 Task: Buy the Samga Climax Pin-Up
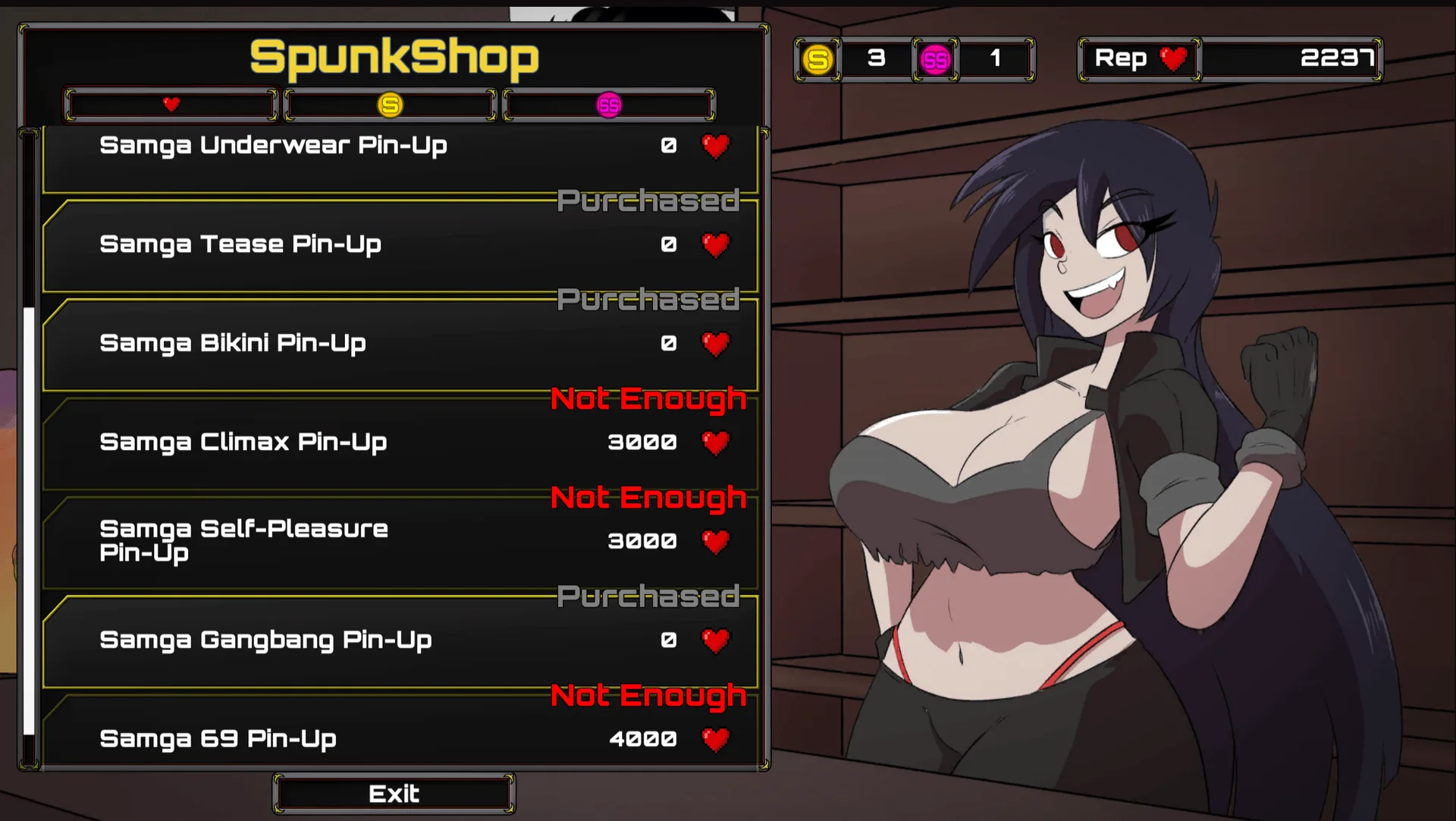400,442
